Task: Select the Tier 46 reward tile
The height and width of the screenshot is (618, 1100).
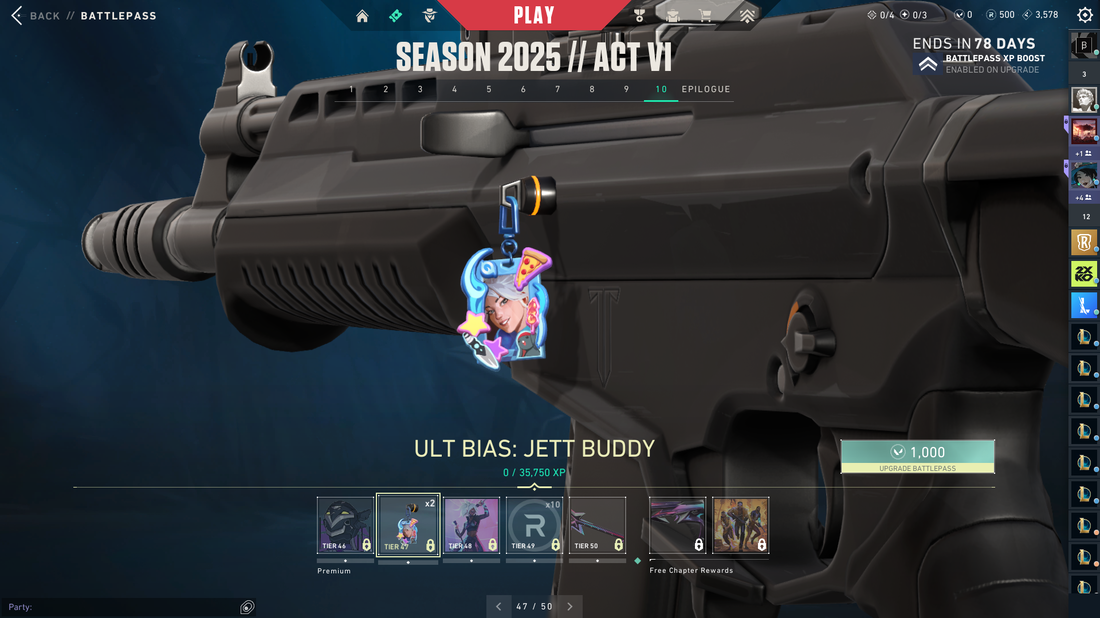Action: tap(345, 525)
